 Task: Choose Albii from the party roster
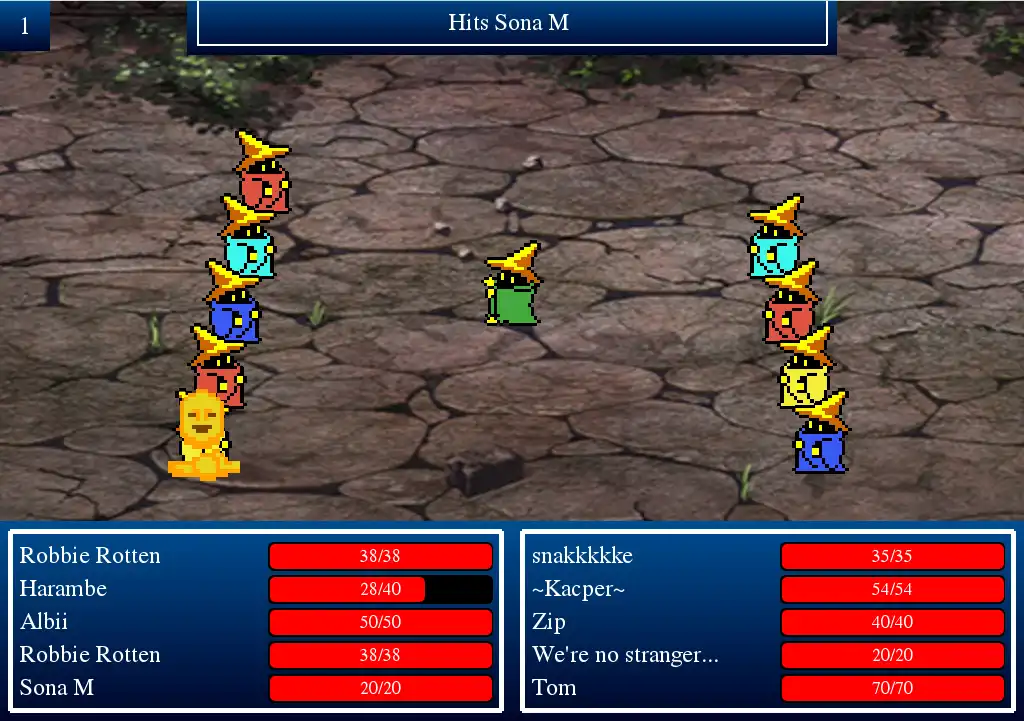coord(44,622)
